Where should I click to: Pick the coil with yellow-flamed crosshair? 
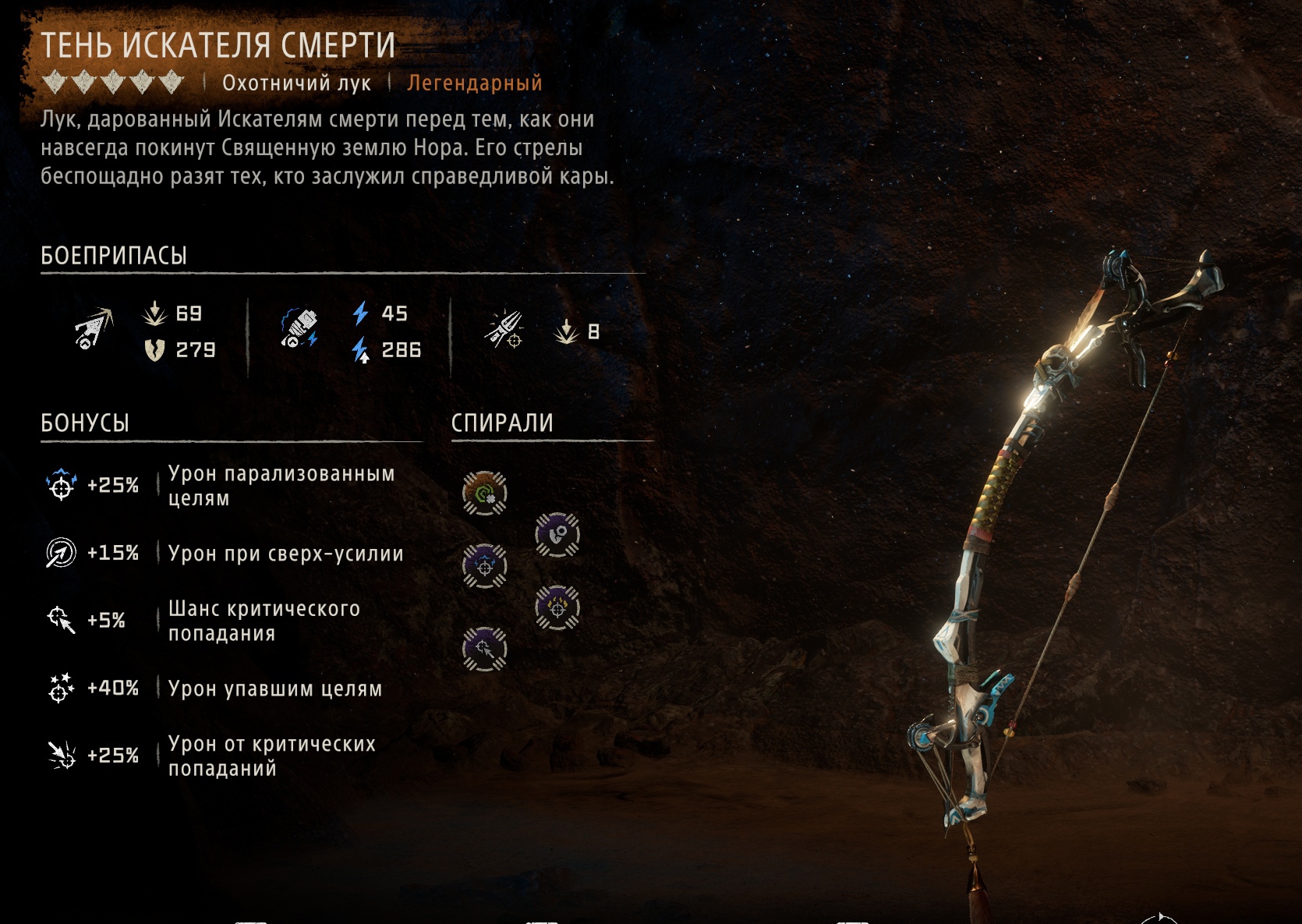coord(557,607)
